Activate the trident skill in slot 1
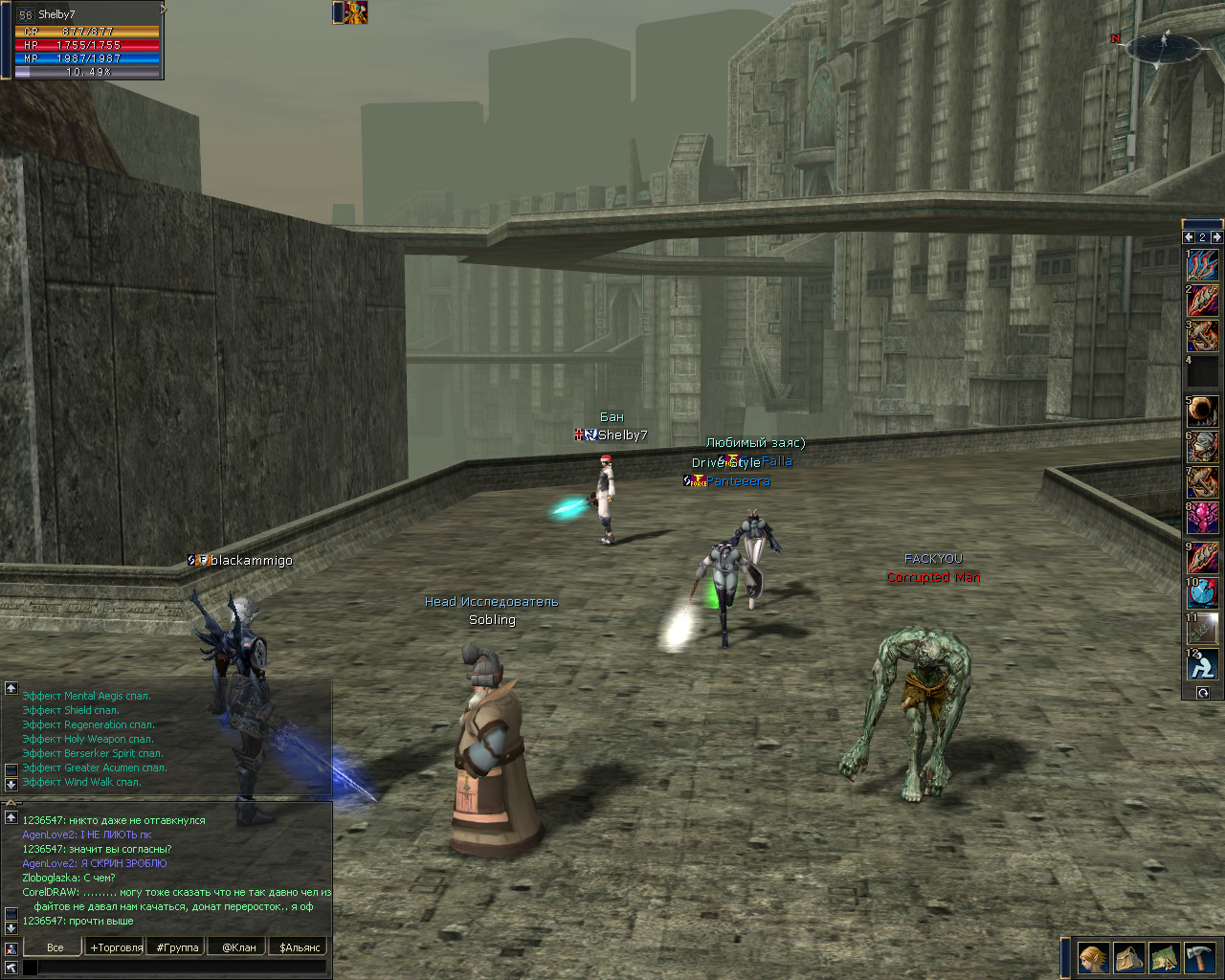 1203,265
